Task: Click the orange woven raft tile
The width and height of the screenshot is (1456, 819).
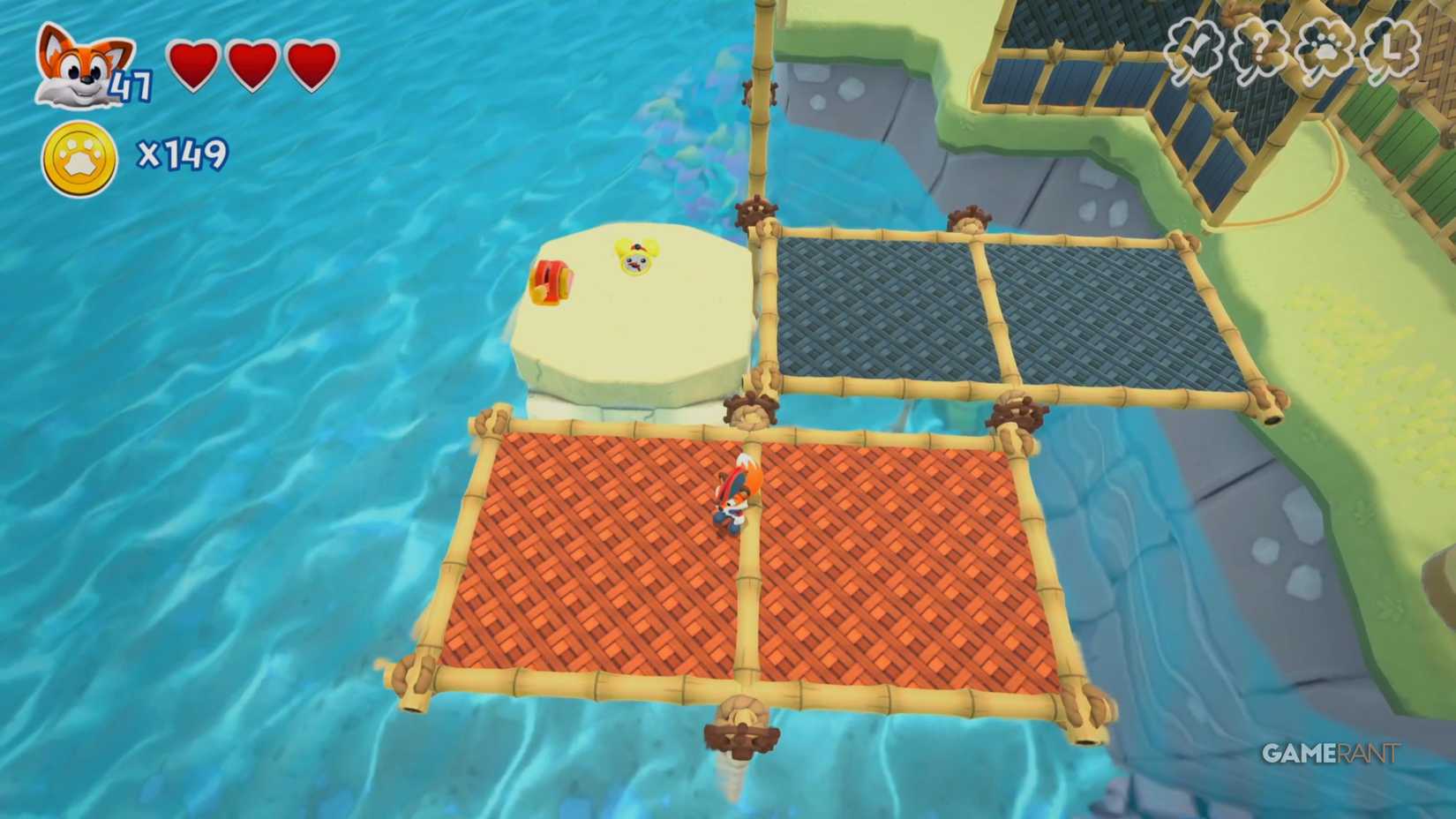Action: click(600, 556)
